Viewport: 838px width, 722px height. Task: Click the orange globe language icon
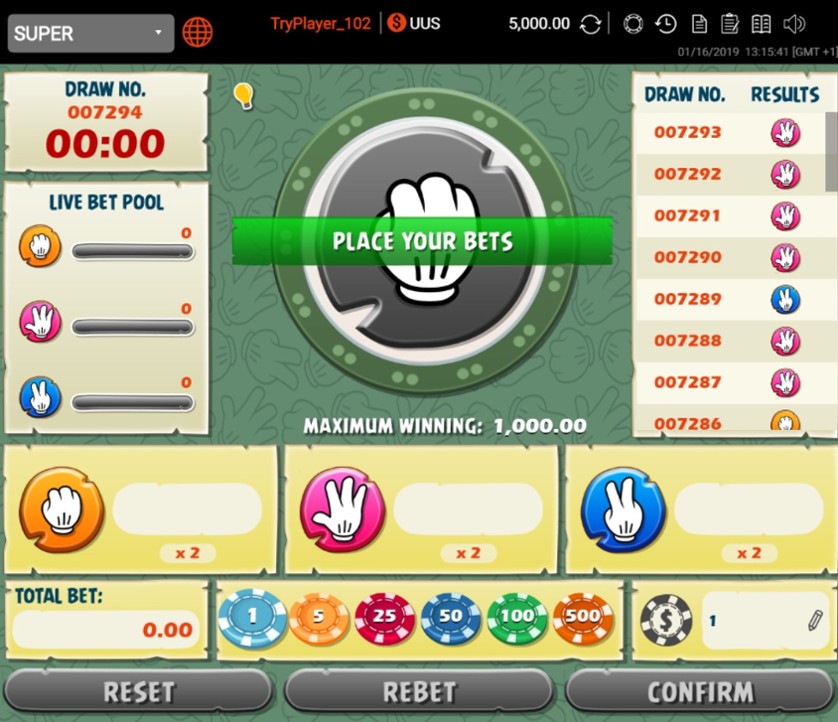tap(198, 33)
